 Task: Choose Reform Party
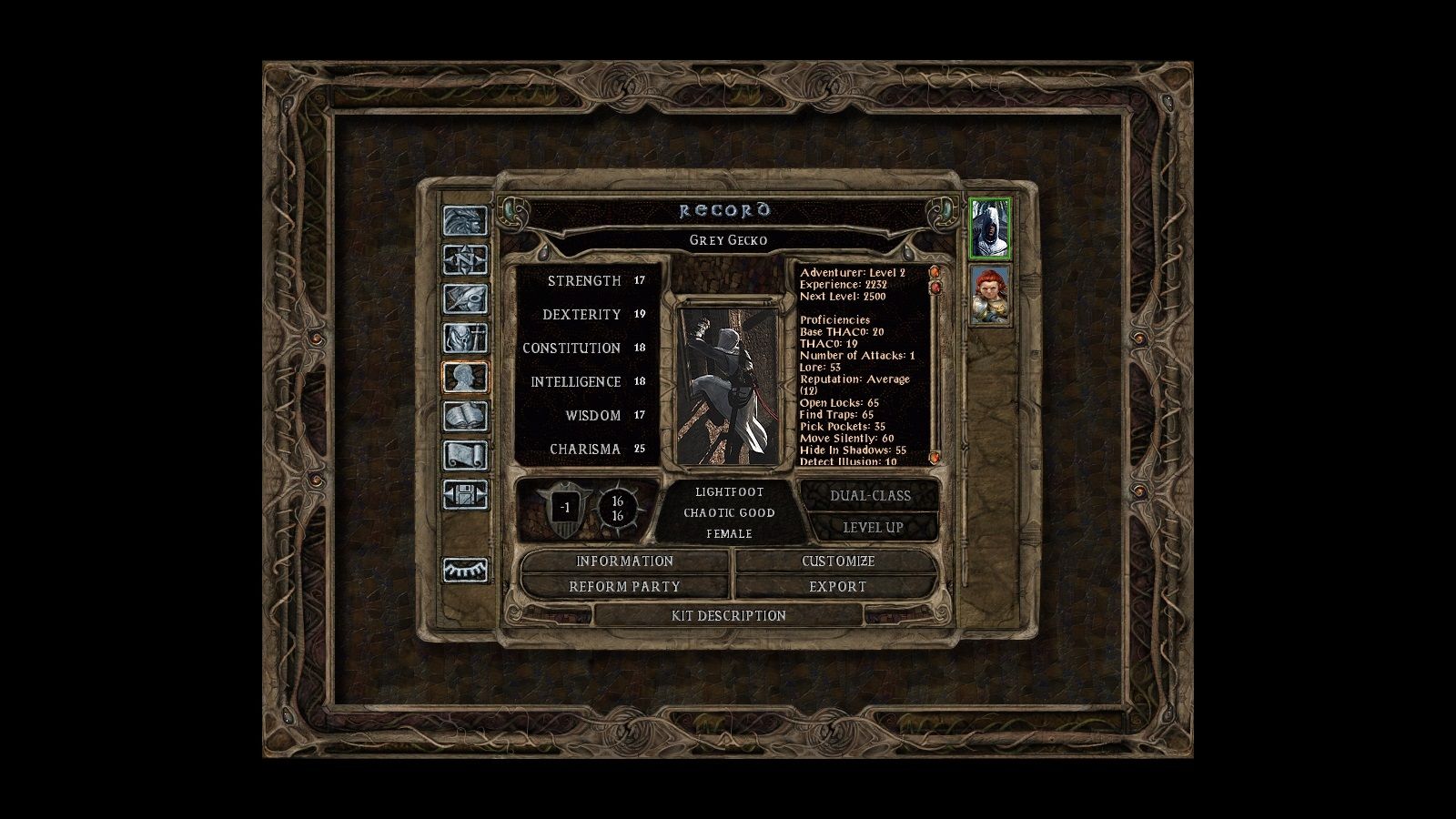(x=624, y=587)
